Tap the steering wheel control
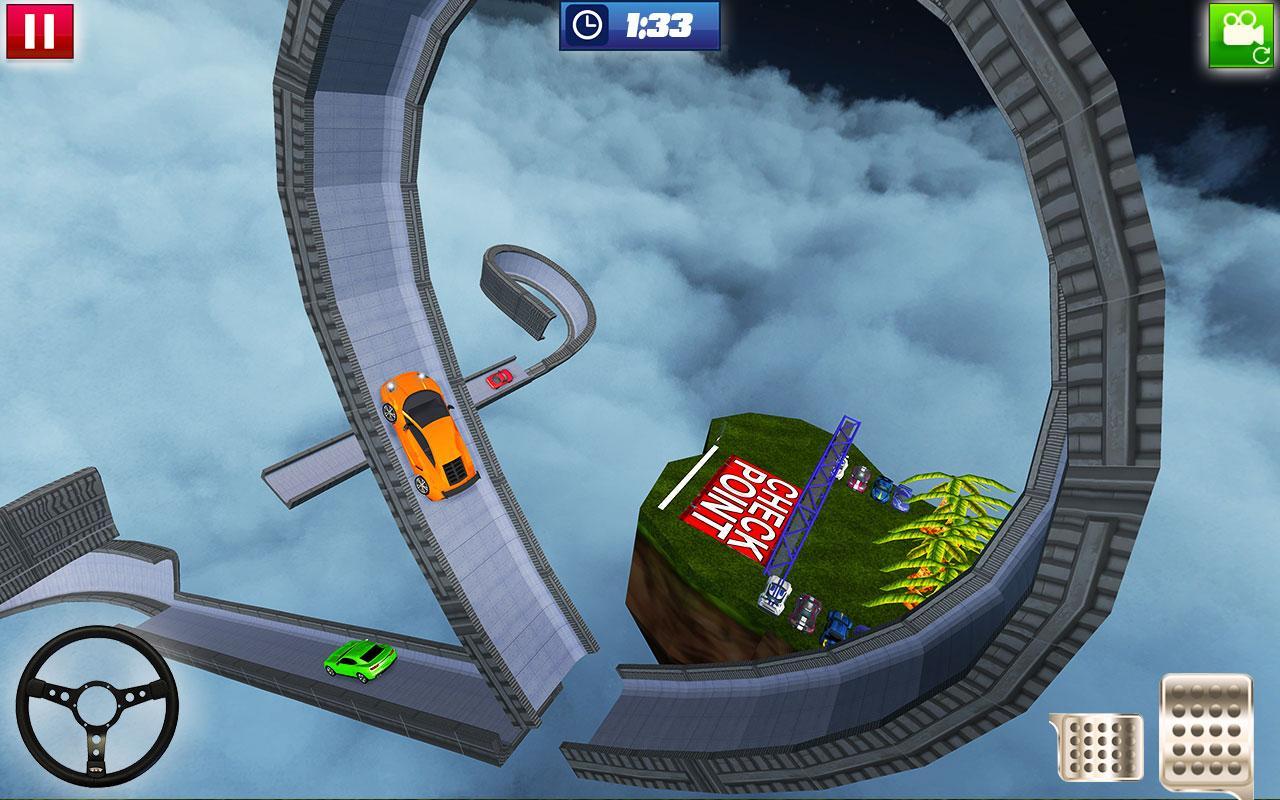The image size is (1280, 800). coord(97,706)
